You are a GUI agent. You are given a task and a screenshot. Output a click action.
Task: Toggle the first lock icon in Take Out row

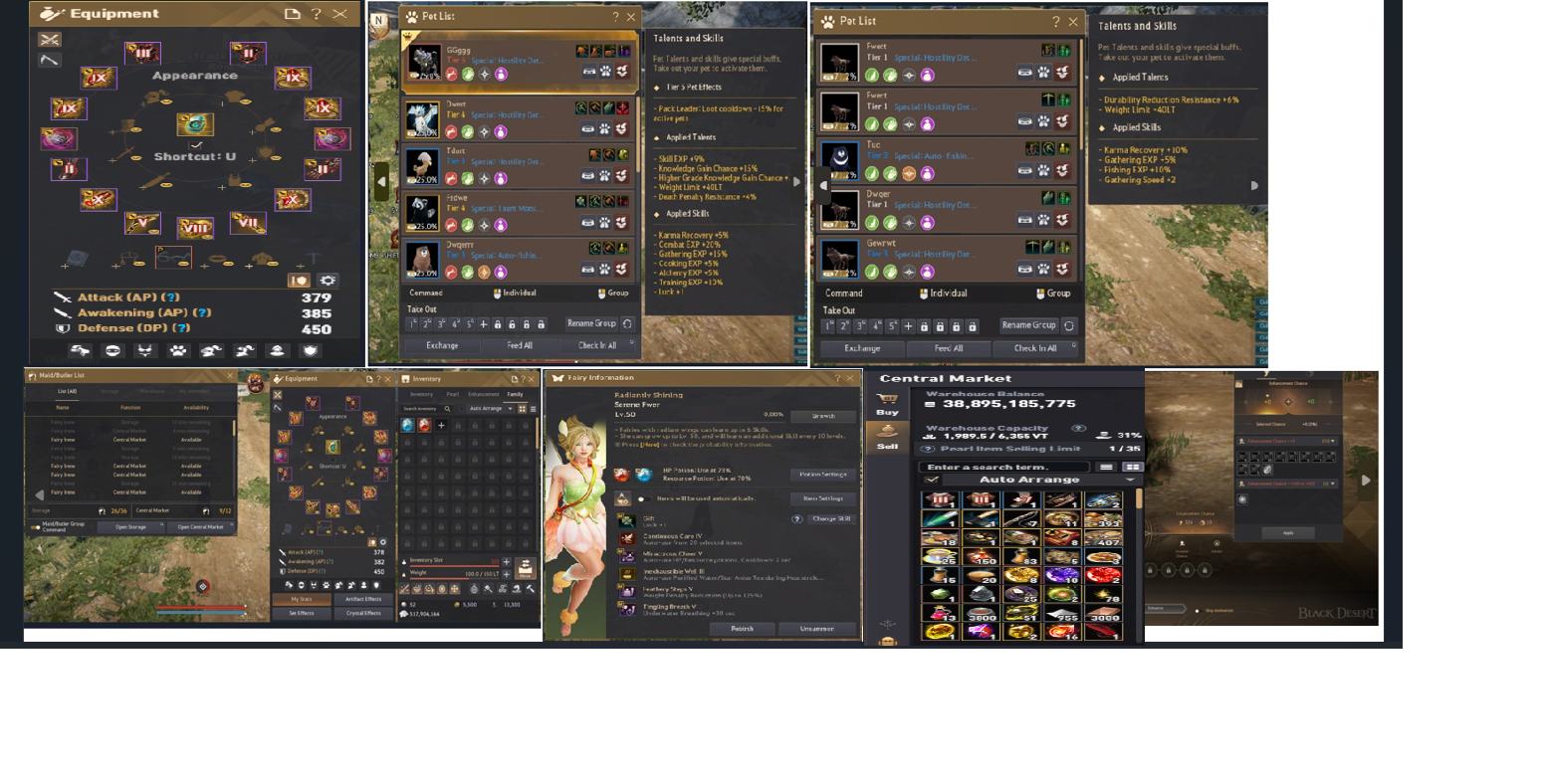click(497, 325)
